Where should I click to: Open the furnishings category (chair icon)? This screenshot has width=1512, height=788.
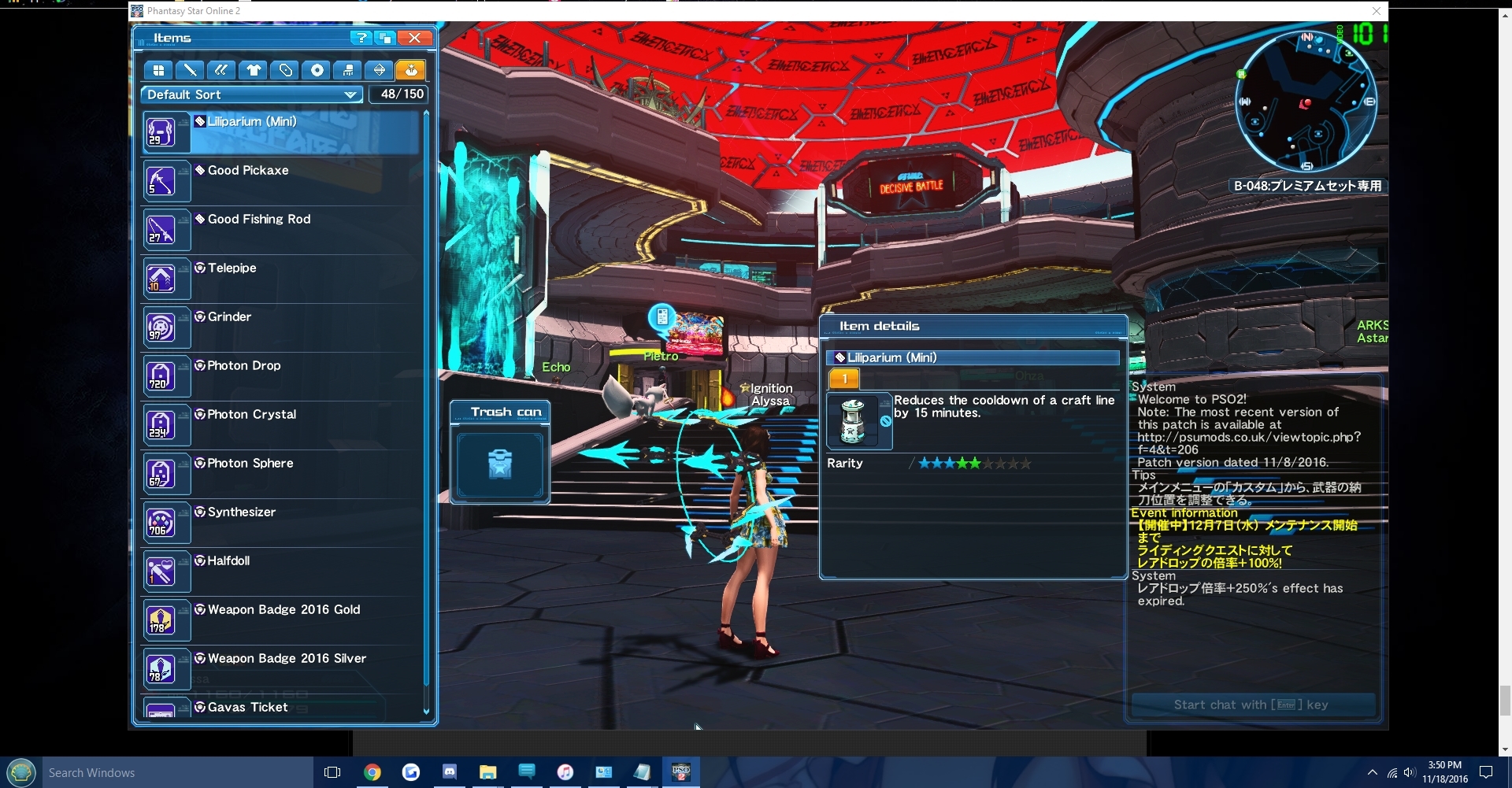point(348,70)
